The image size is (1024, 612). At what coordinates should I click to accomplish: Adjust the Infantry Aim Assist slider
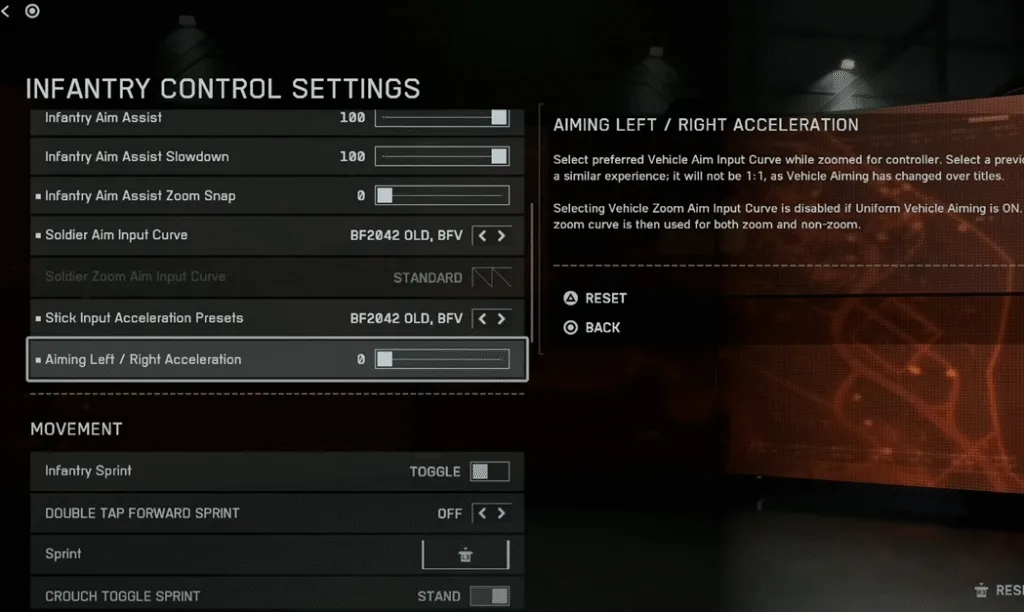tap(442, 118)
